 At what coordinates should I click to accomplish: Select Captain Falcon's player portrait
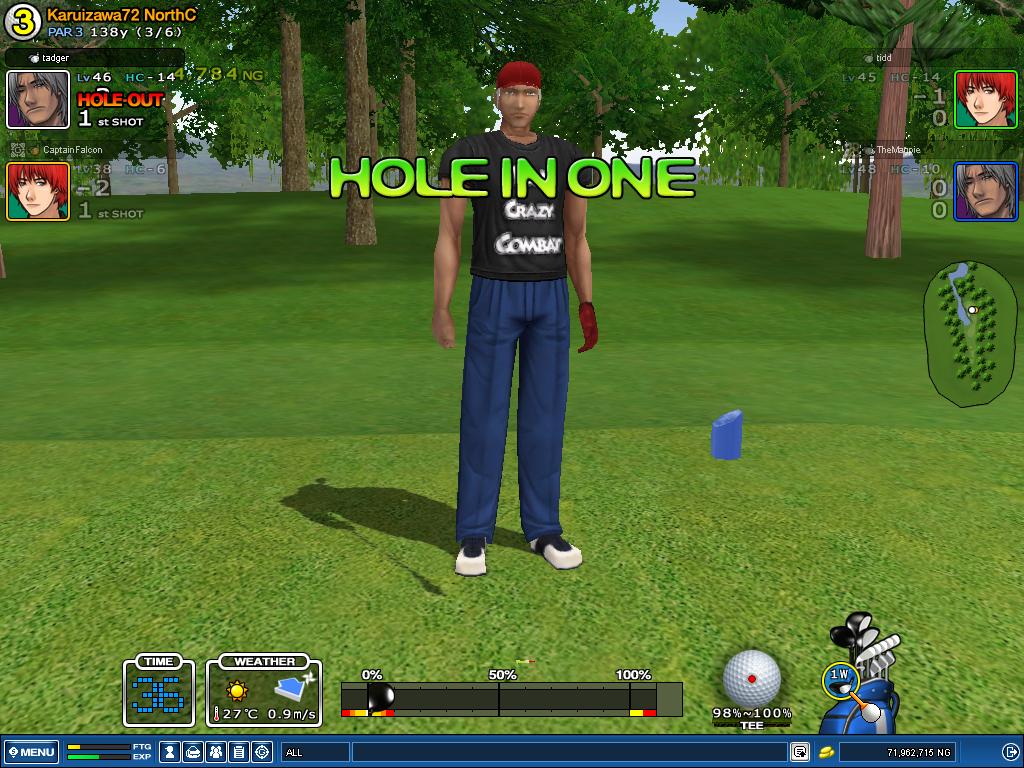coord(38,191)
